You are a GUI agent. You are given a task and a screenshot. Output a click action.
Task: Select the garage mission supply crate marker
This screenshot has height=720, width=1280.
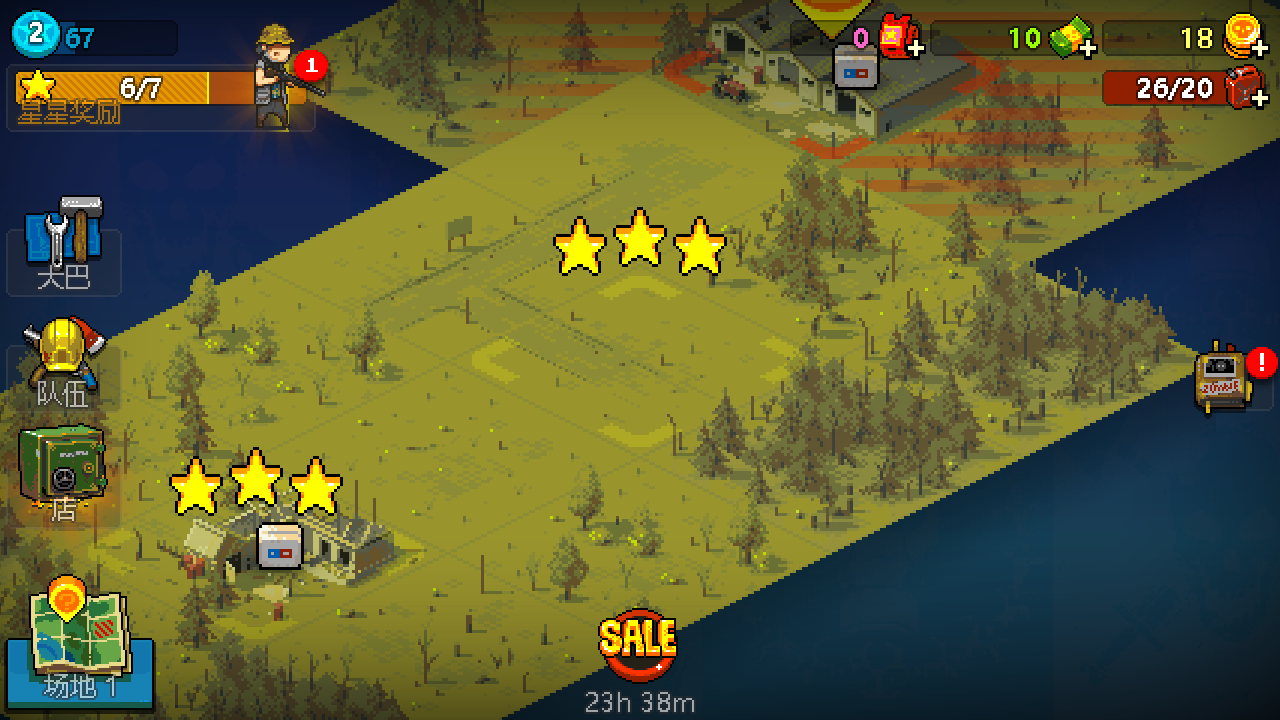coord(856,67)
